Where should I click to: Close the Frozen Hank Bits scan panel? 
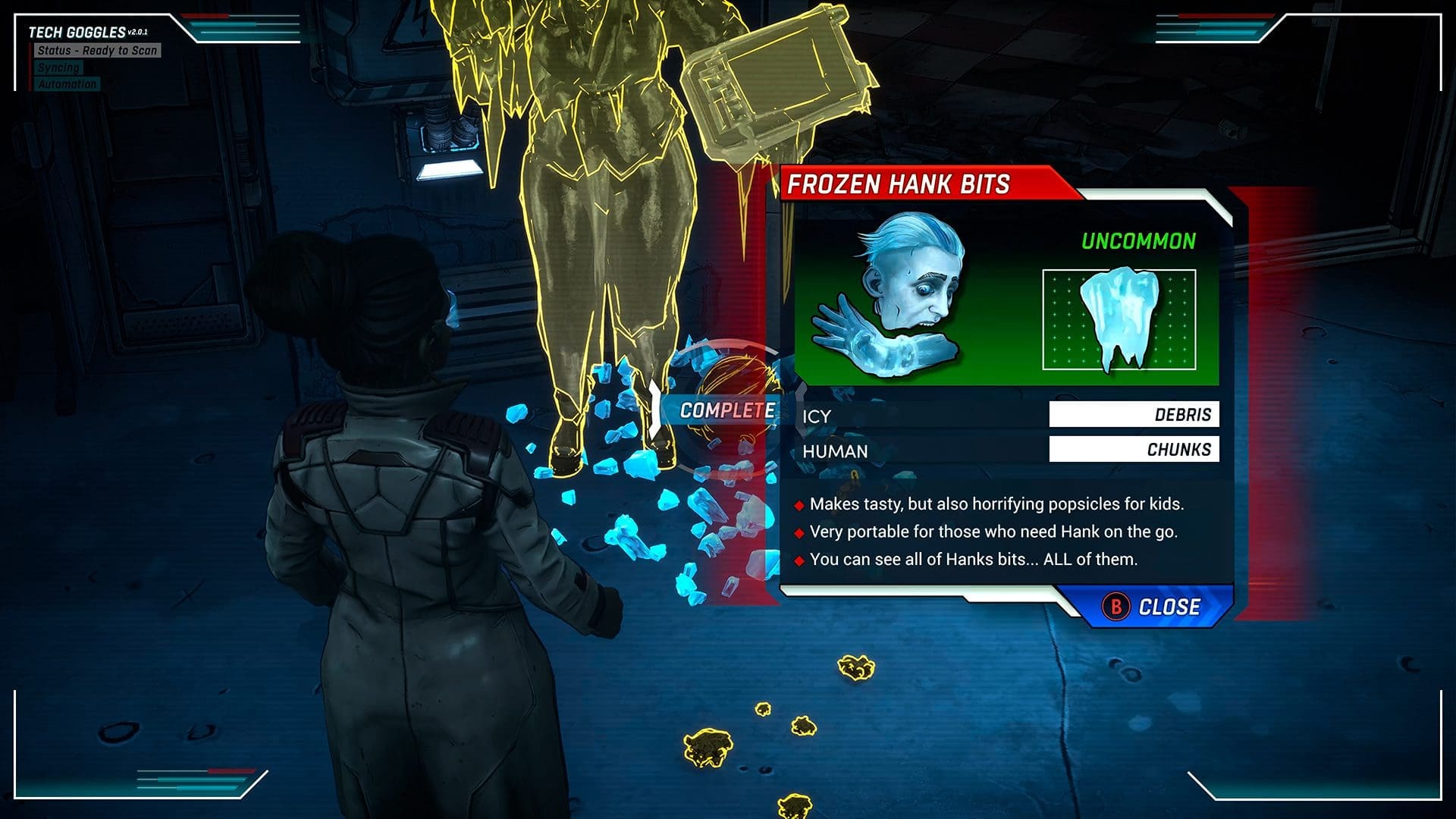[1153, 607]
